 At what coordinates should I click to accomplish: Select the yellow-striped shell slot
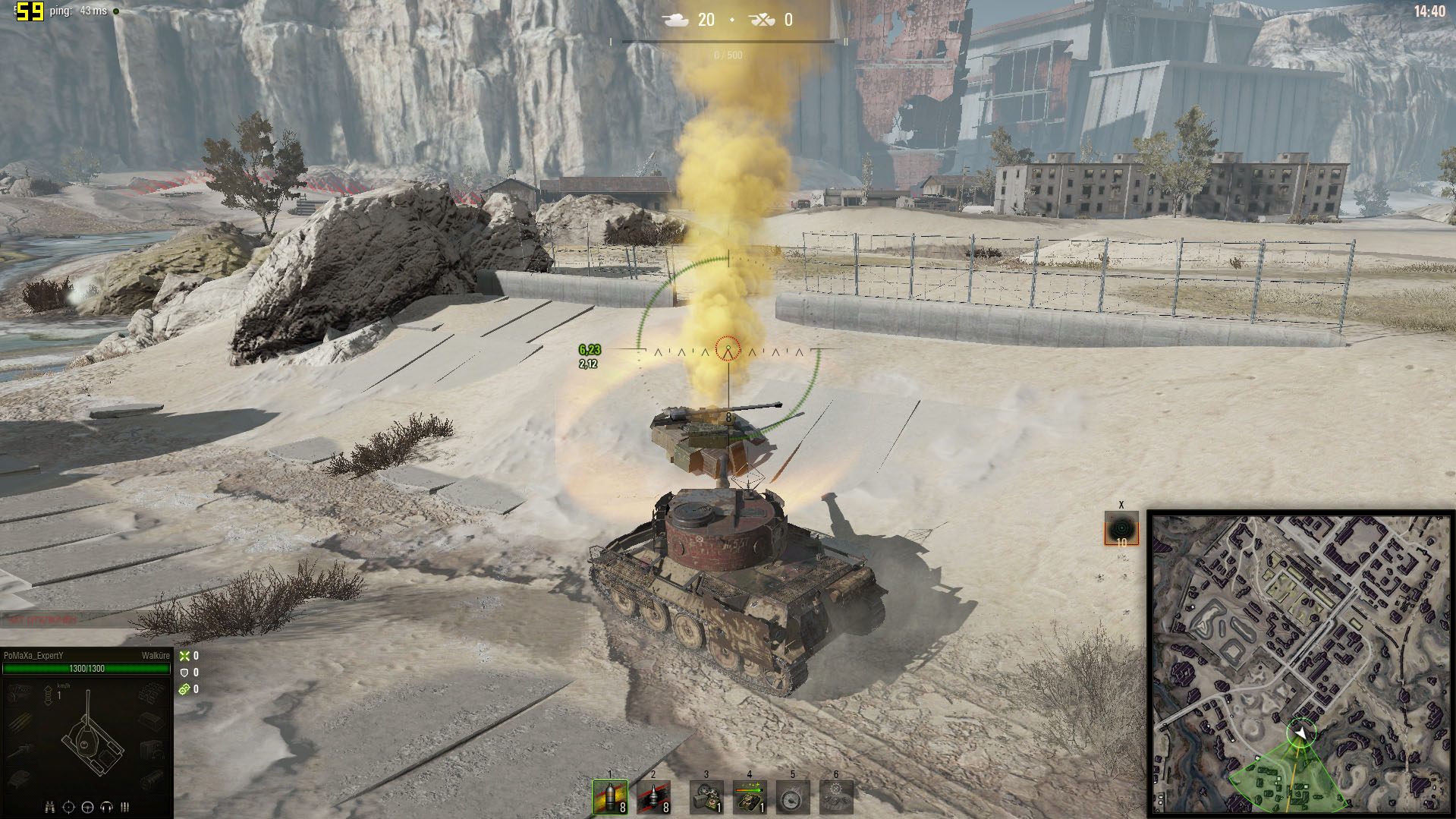point(610,797)
